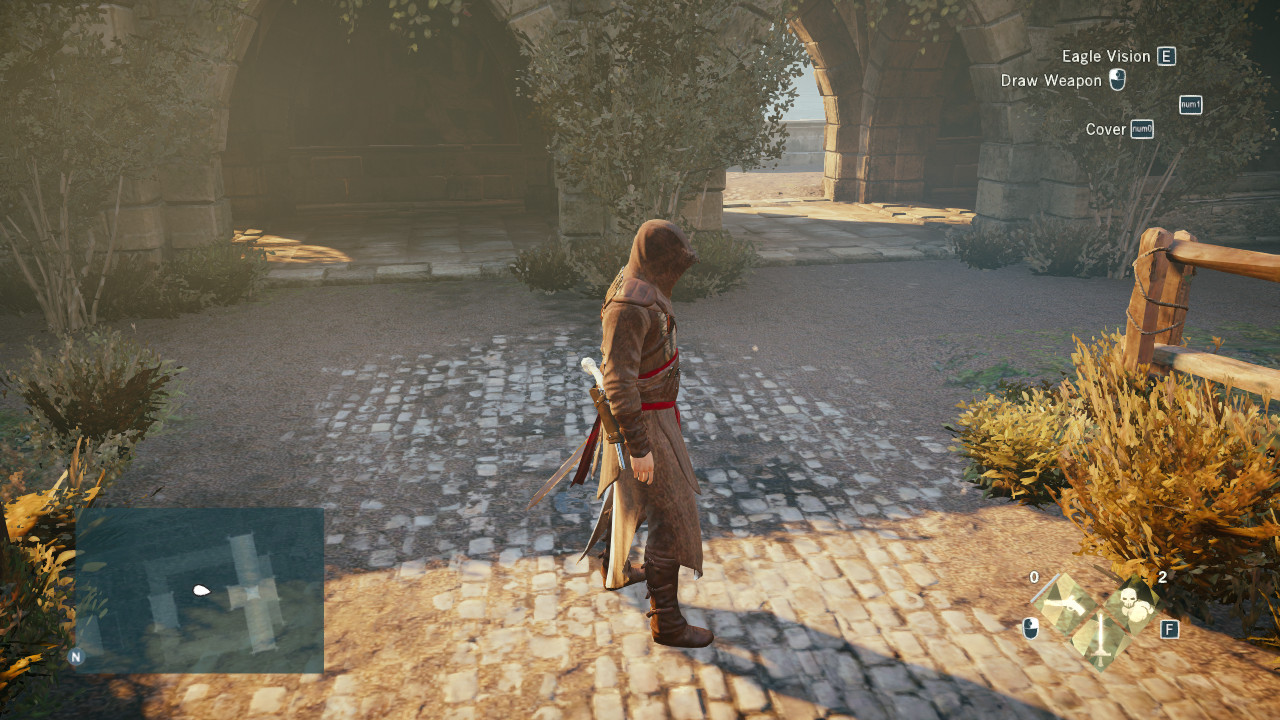Enable Cover using the num0 prompt
Image resolution: width=1280 pixels, height=720 pixels.
[1142, 129]
